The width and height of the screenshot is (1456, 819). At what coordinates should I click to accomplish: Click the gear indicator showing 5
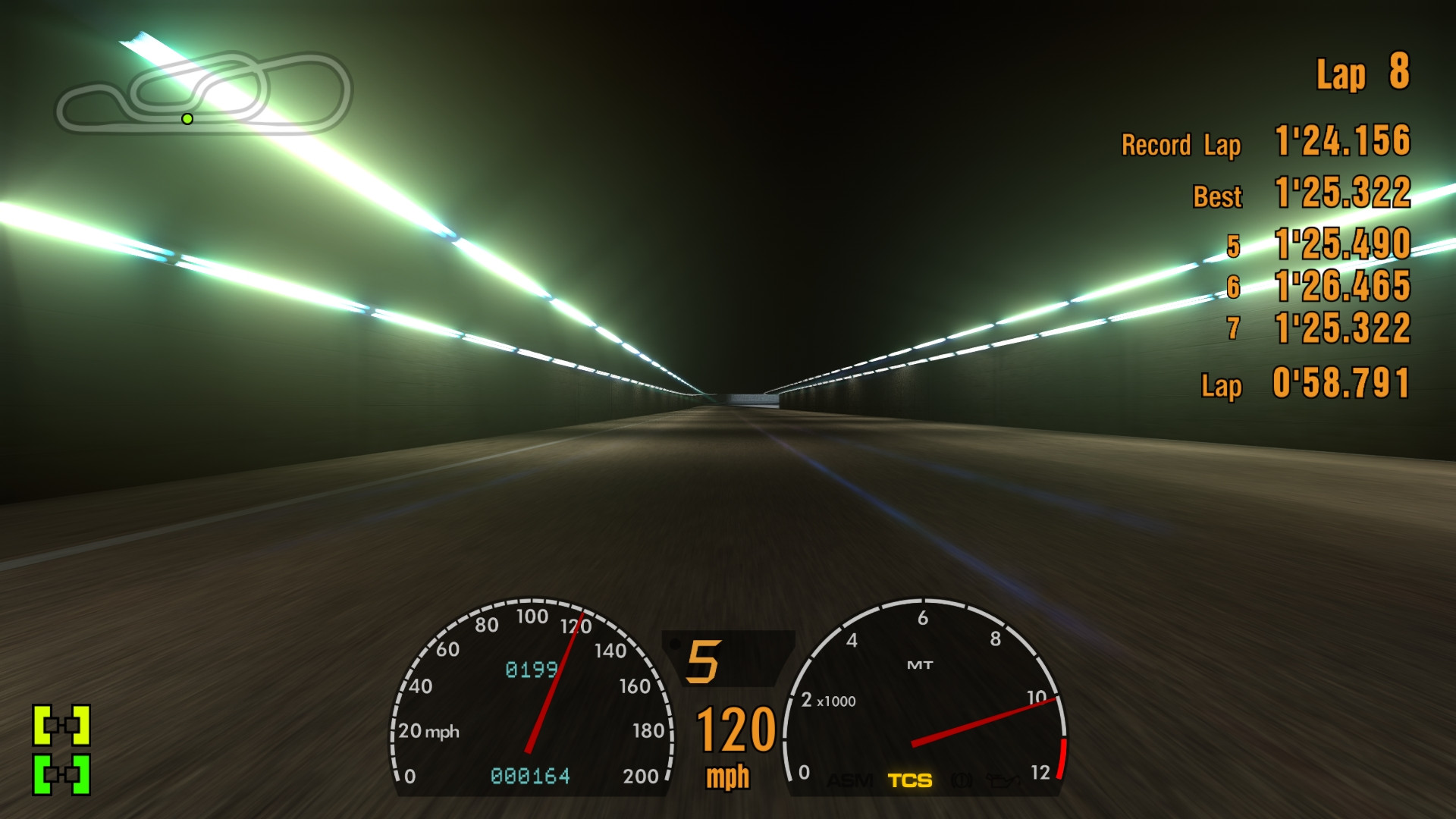click(x=703, y=662)
